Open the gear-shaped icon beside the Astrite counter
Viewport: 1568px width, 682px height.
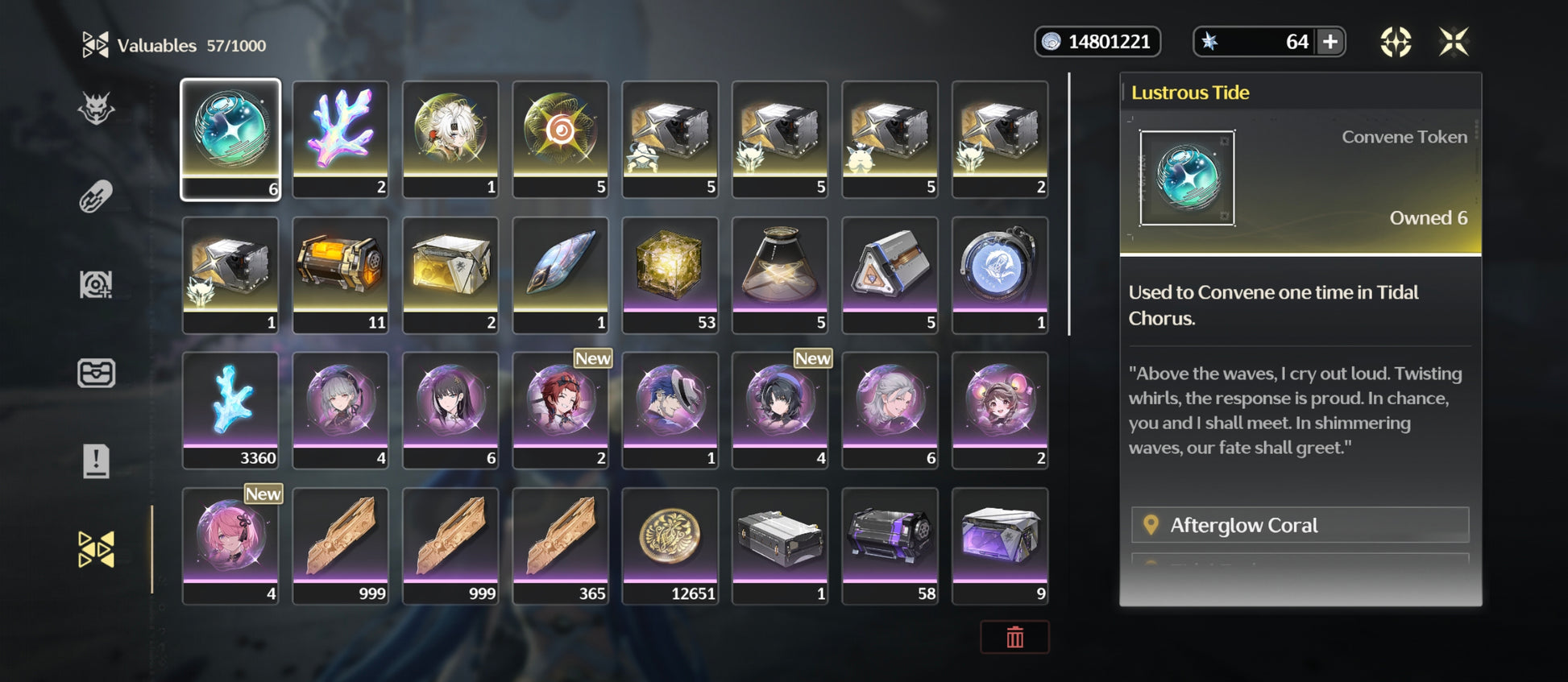[x=1396, y=42]
